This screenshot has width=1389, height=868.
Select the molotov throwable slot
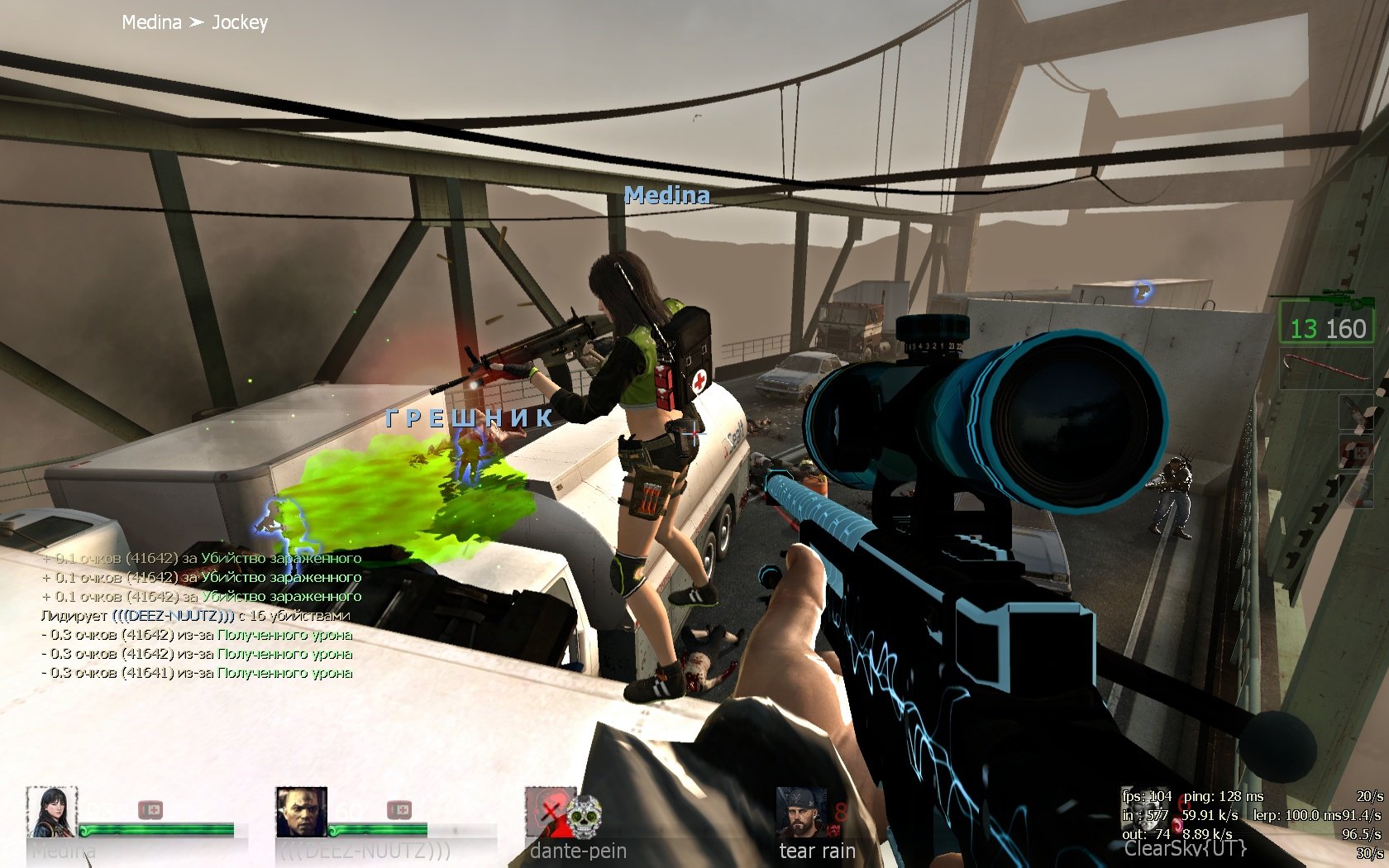pos(1356,412)
